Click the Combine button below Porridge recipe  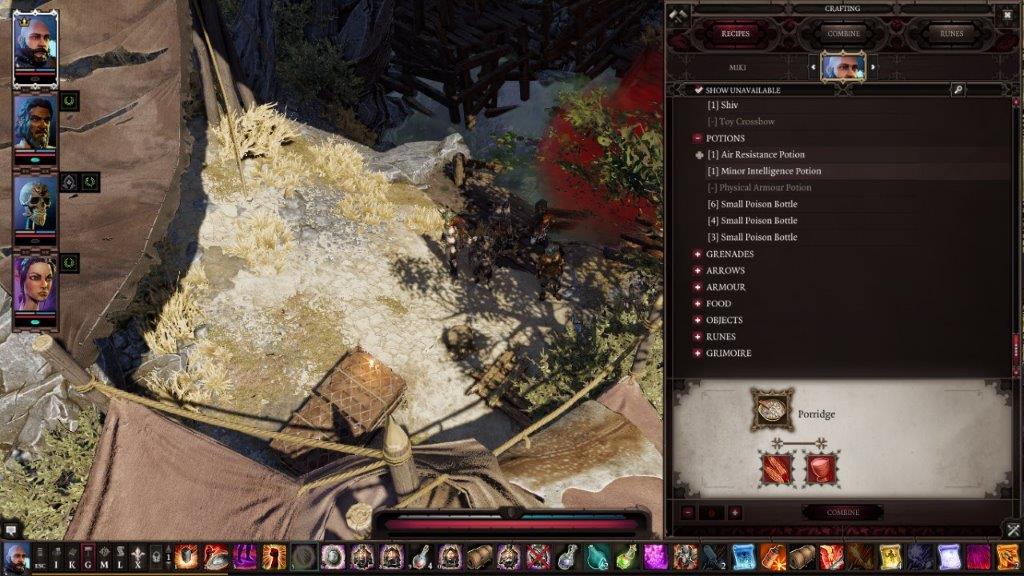[x=842, y=512]
